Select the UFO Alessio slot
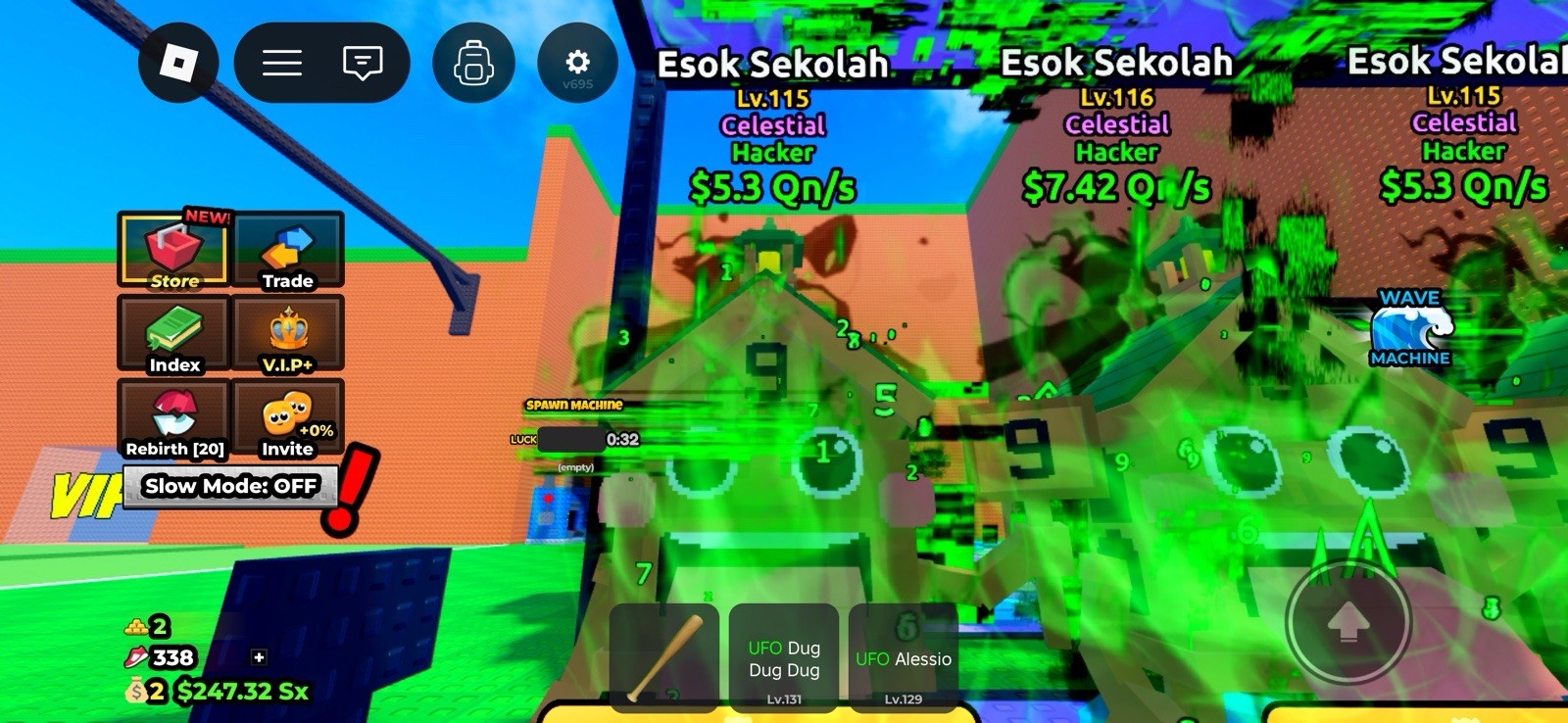 coord(903,658)
